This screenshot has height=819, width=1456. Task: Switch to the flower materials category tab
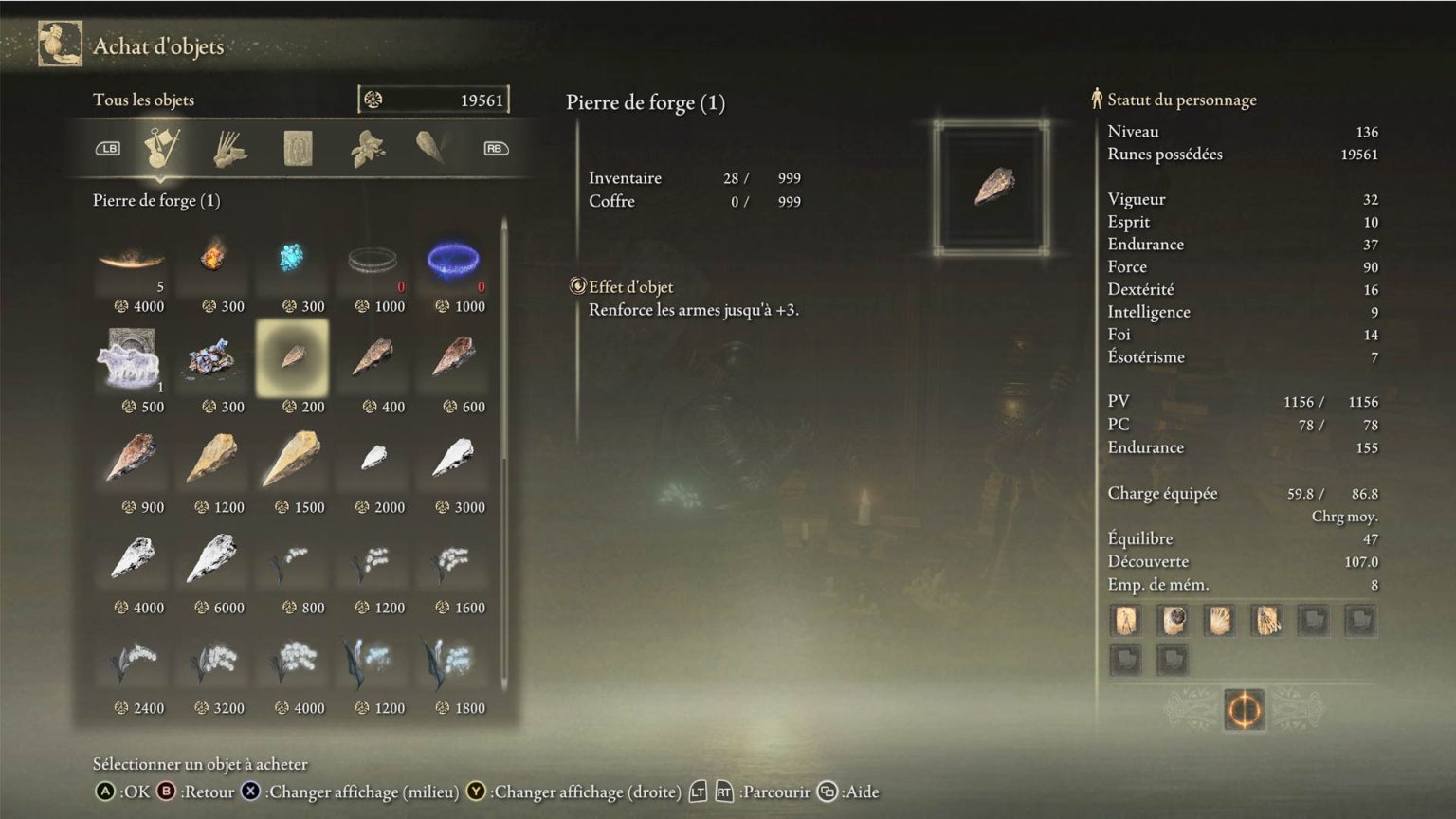(x=367, y=149)
